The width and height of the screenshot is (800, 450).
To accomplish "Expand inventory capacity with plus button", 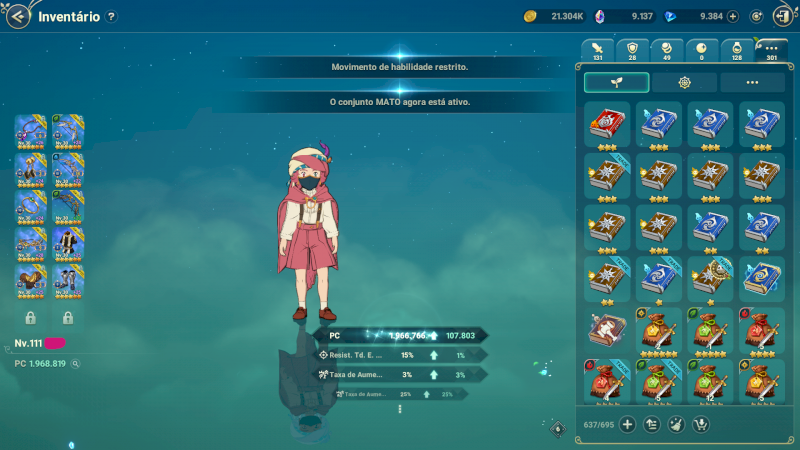I will tap(628, 424).
